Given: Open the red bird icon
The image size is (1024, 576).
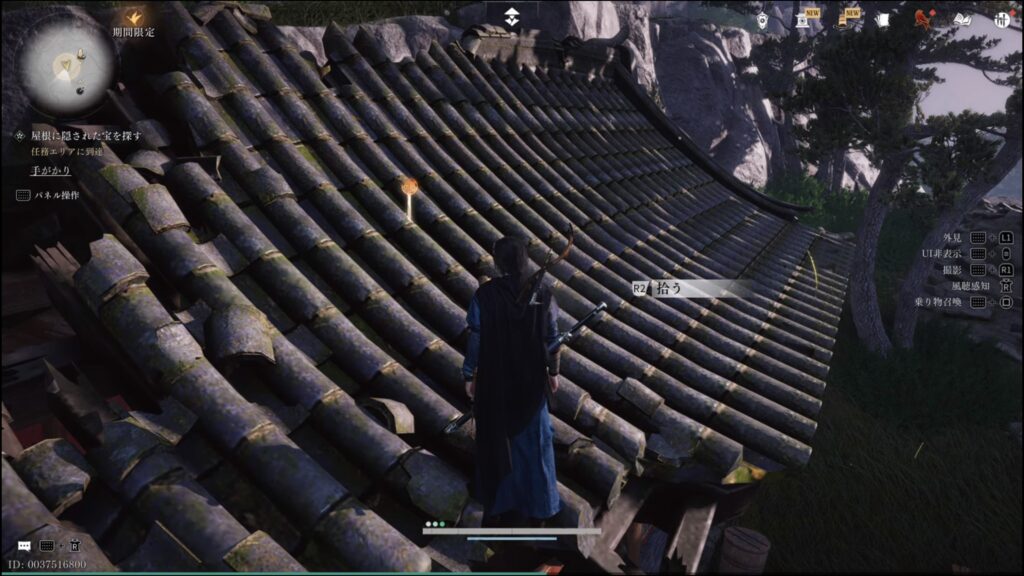Looking at the screenshot, I should pos(922,18).
